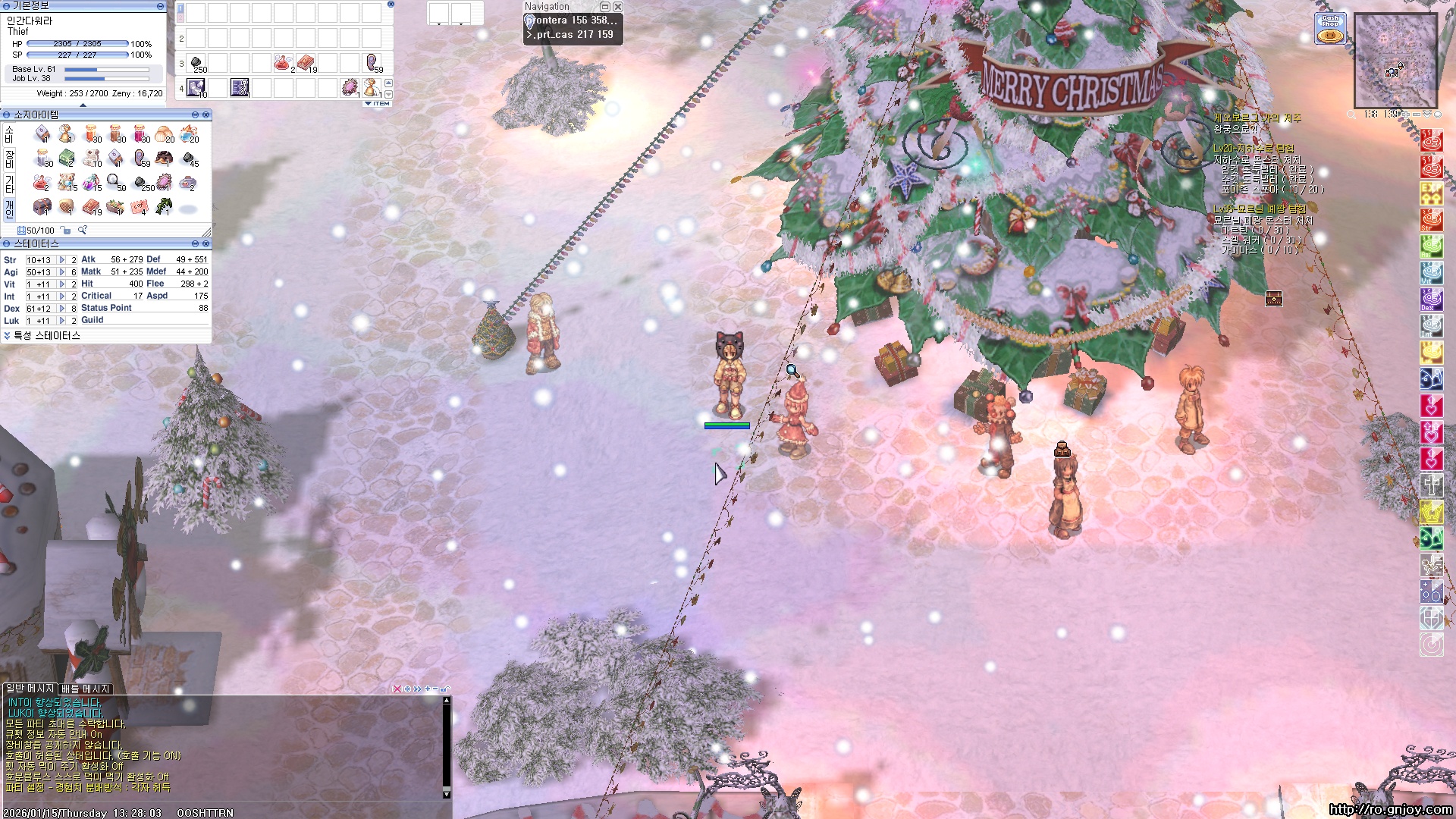Click the inventory search magnifier icon
This screenshot has height=819, width=1456.
point(83,231)
